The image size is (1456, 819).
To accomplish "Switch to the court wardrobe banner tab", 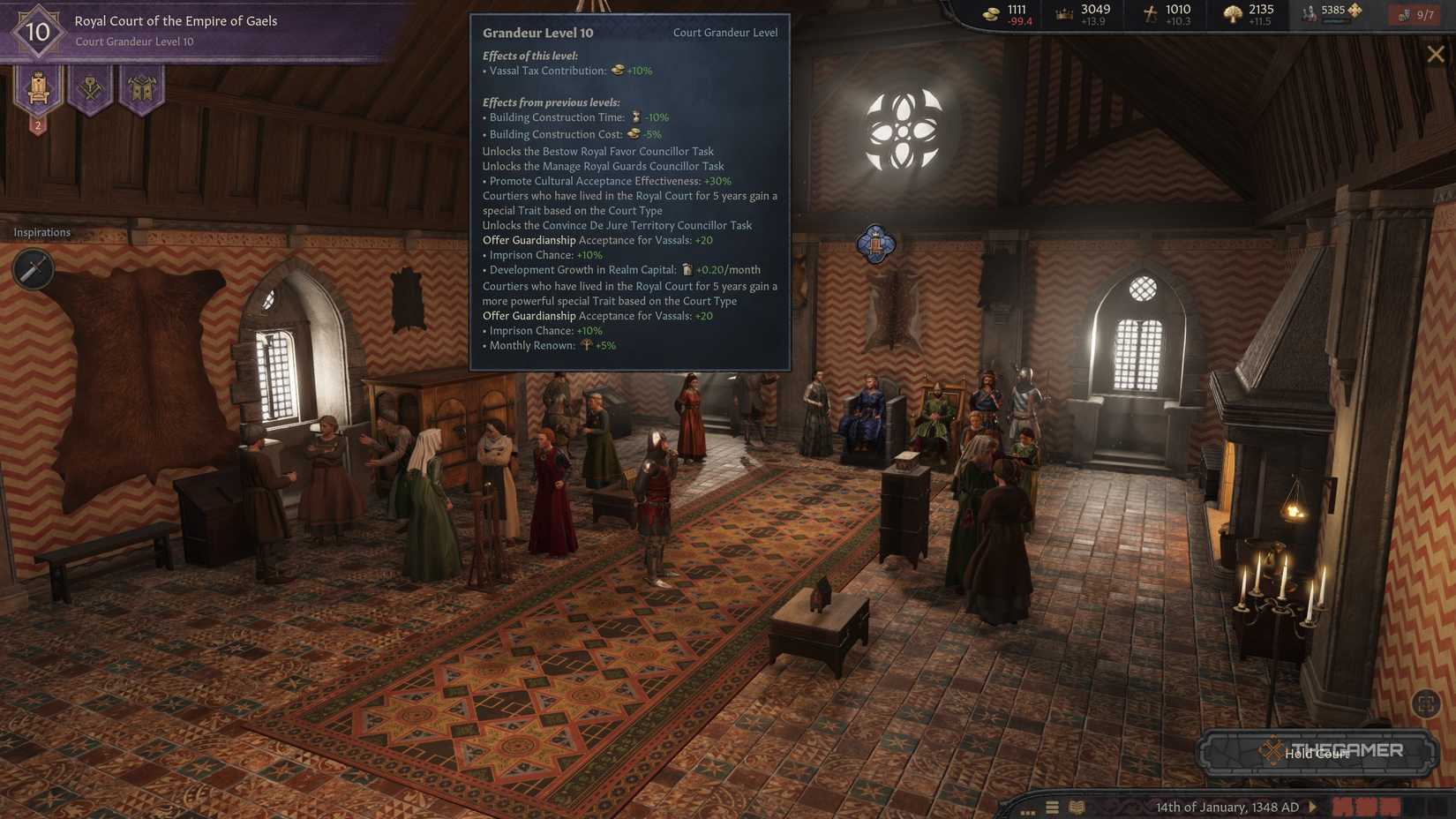I will click(x=141, y=88).
